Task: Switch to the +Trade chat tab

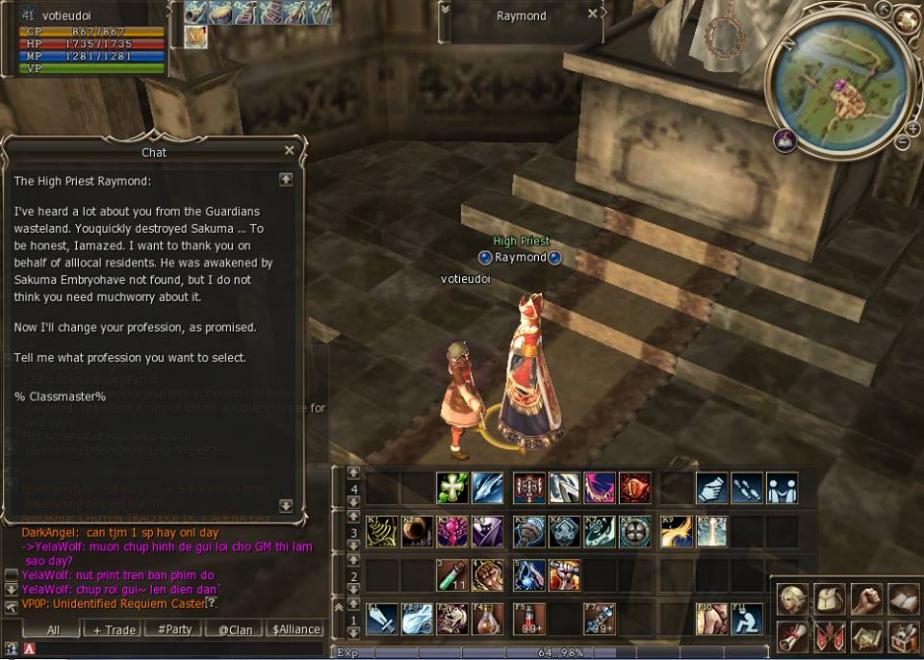Action: point(114,629)
